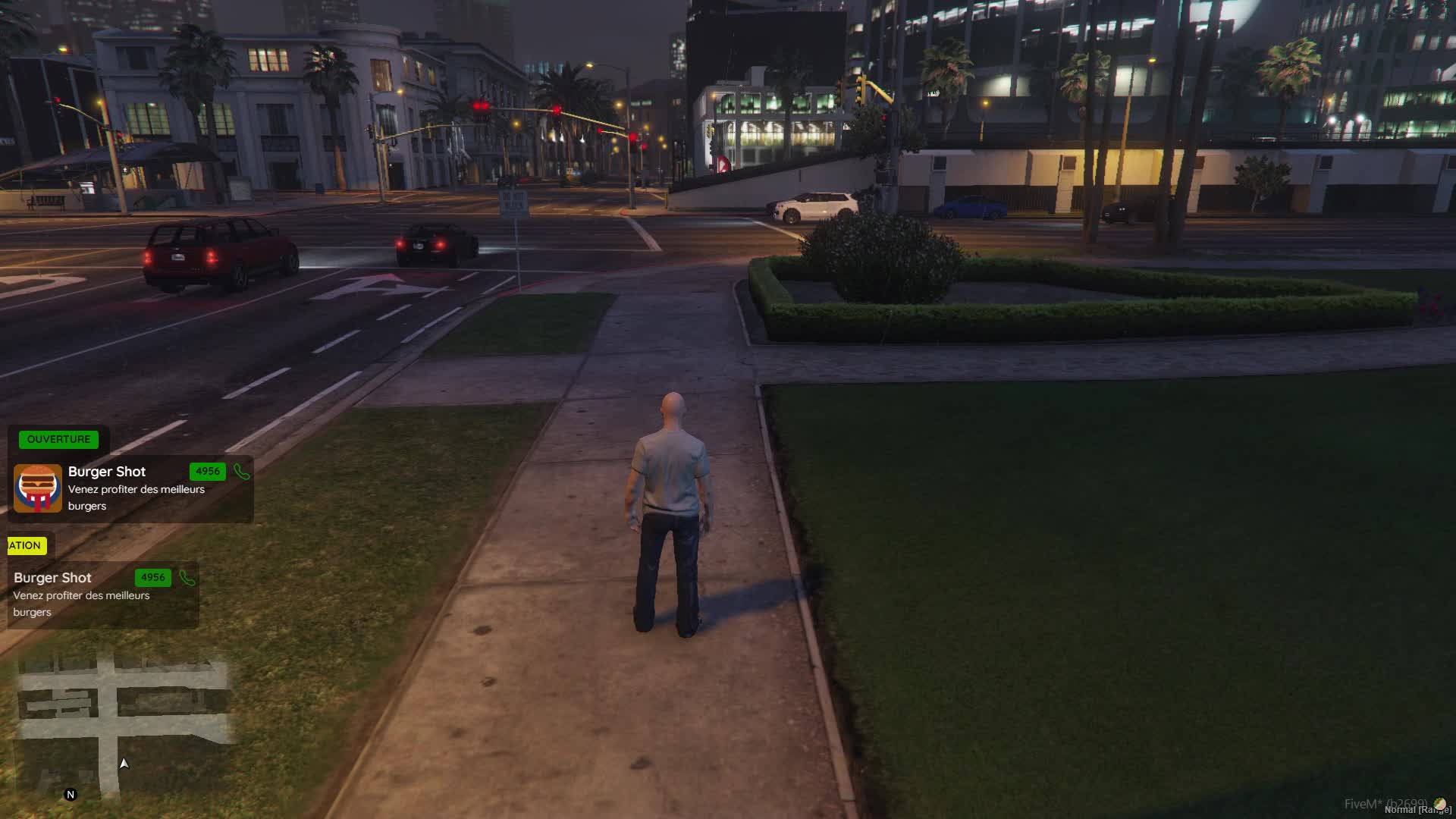Click the Burger Shot burger logo icon
The height and width of the screenshot is (819, 1456).
pos(38,488)
